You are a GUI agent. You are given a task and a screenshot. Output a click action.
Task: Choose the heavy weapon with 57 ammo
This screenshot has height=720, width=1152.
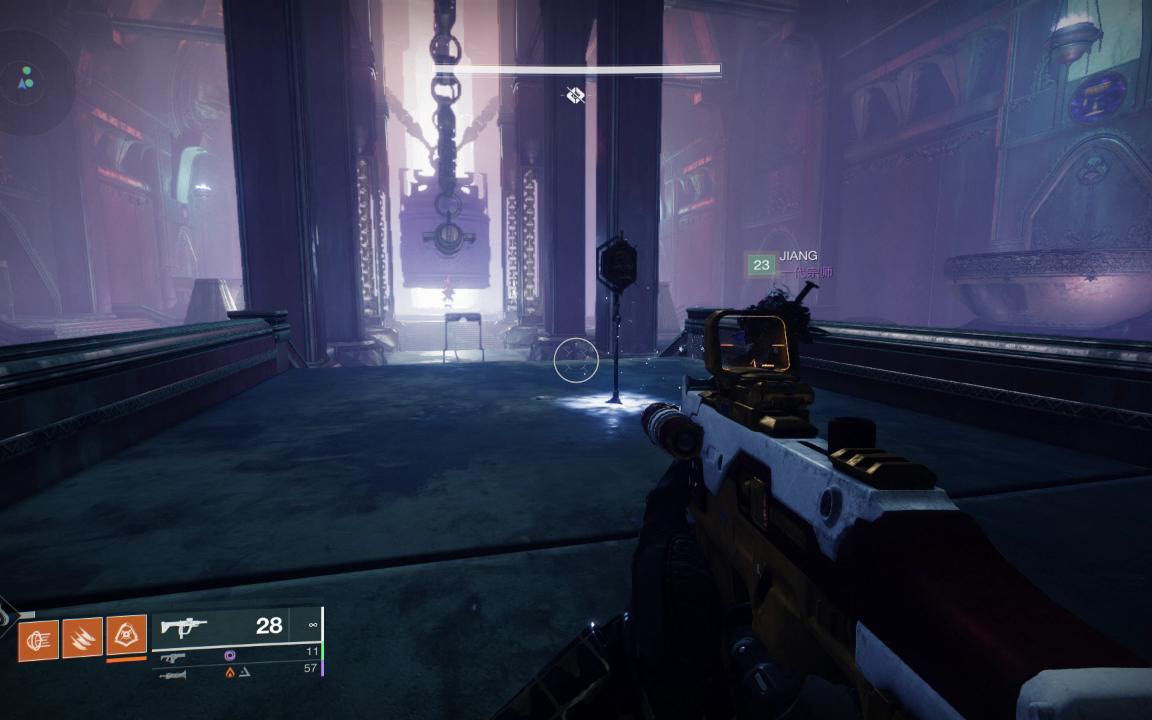[174, 675]
